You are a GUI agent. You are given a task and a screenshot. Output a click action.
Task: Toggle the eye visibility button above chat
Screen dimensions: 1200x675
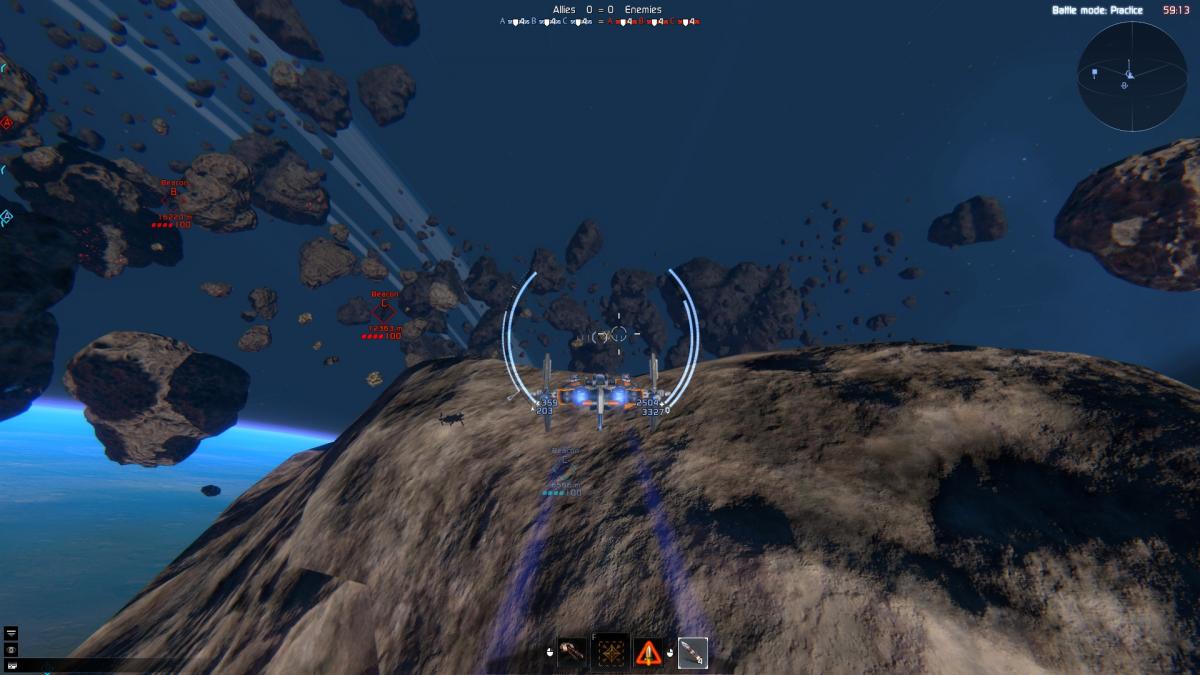11,649
